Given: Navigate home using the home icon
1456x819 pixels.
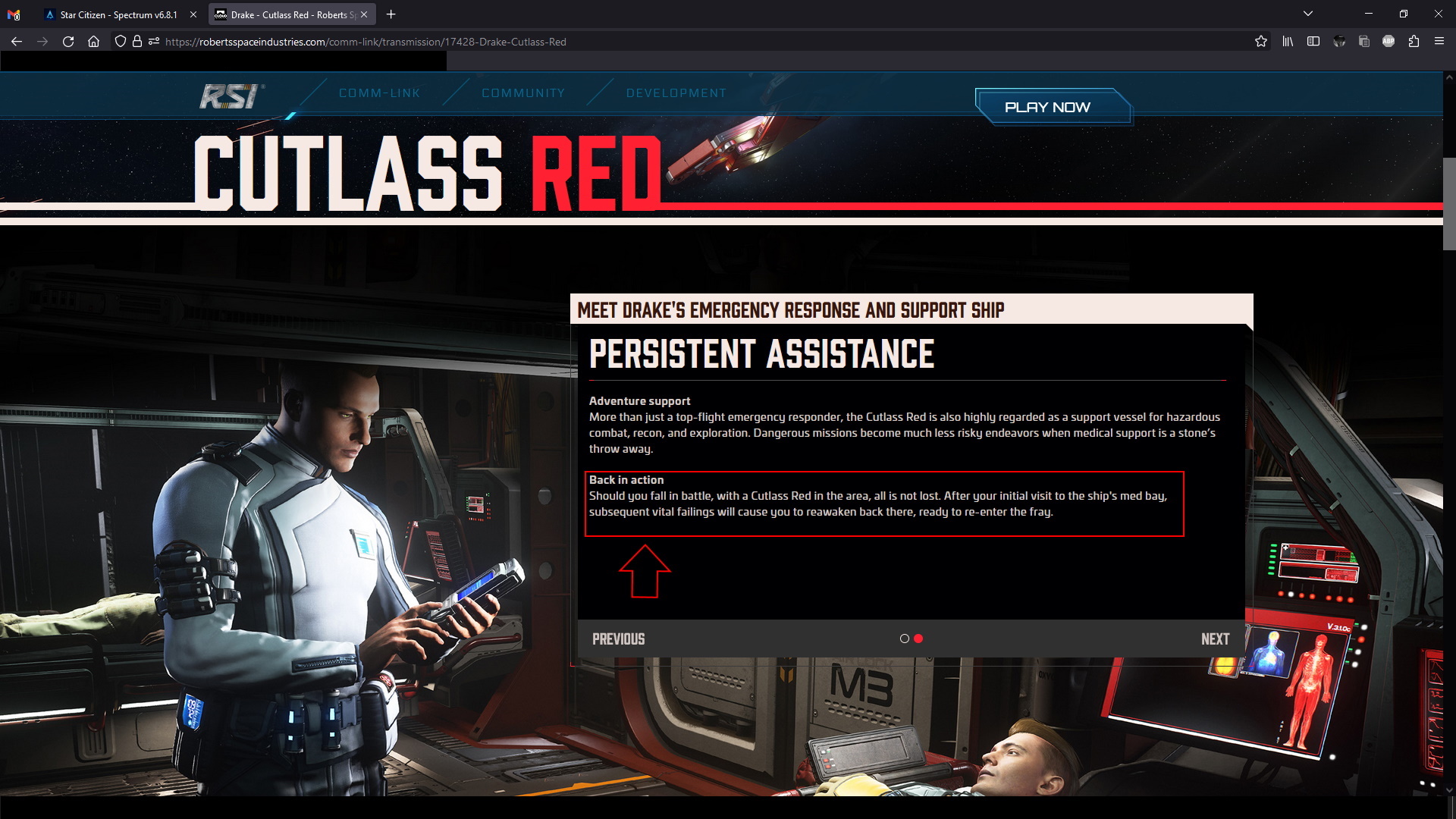Looking at the screenshot, I should point(93,42).
